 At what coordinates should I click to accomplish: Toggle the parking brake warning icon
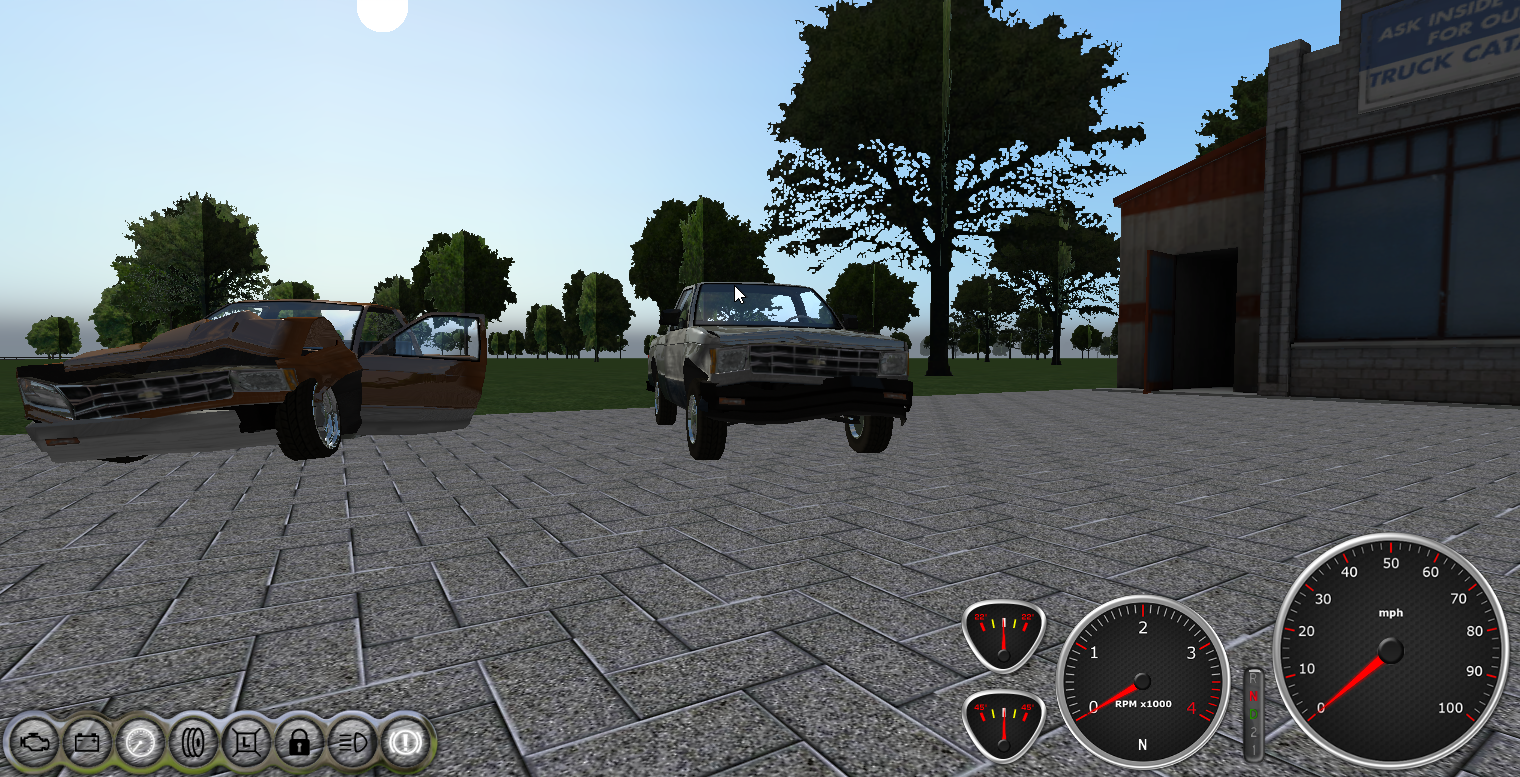click(x=406, y=742)
